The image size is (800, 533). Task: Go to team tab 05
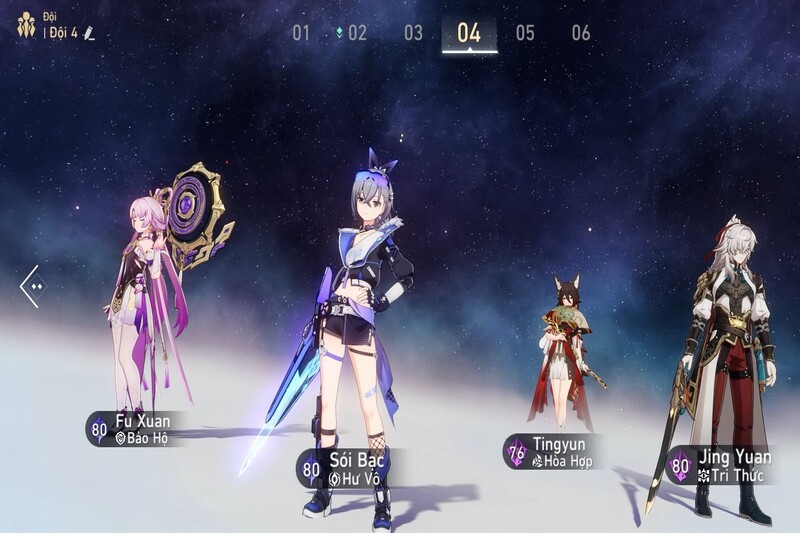(525, 33)
